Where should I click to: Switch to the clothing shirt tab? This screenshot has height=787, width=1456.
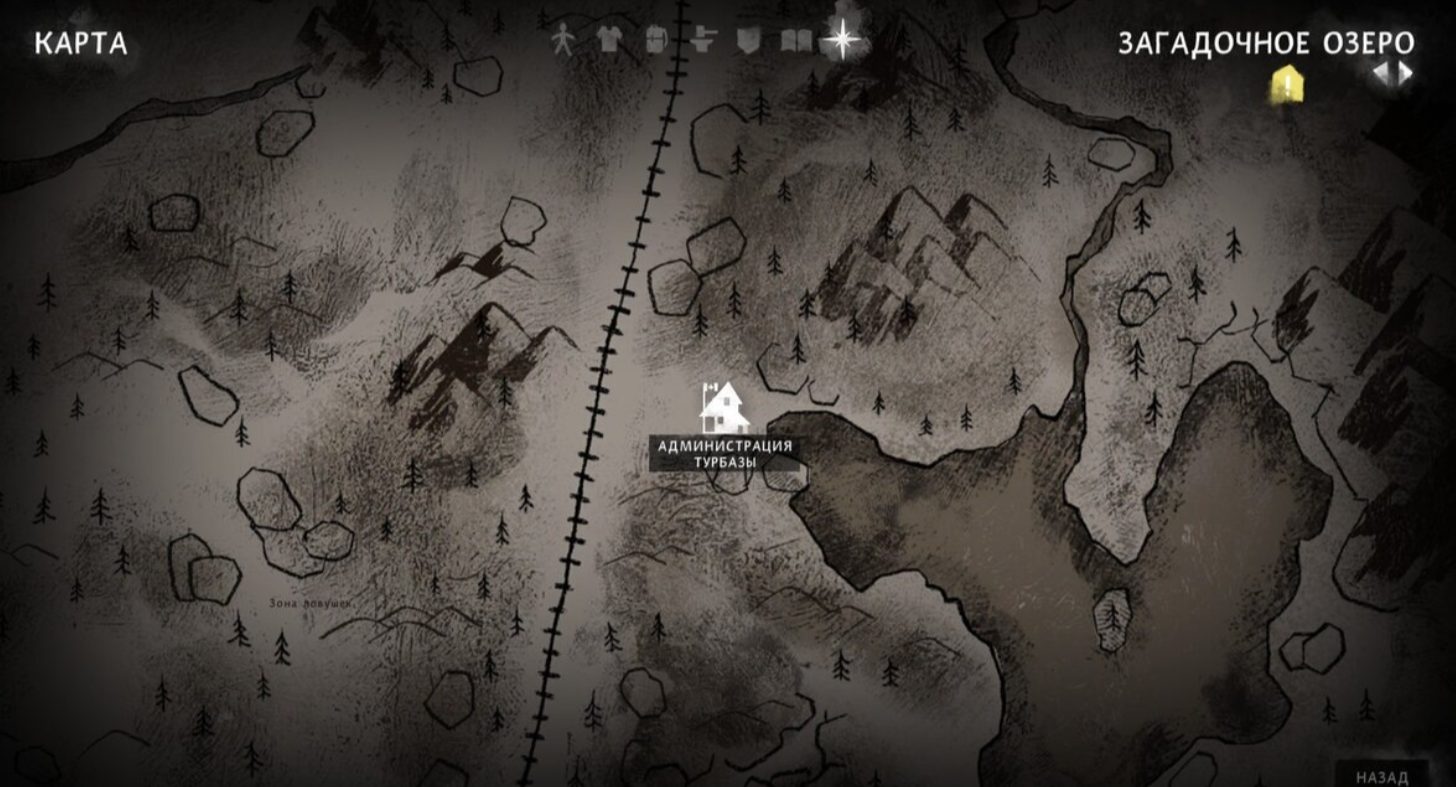pos(609,41)
